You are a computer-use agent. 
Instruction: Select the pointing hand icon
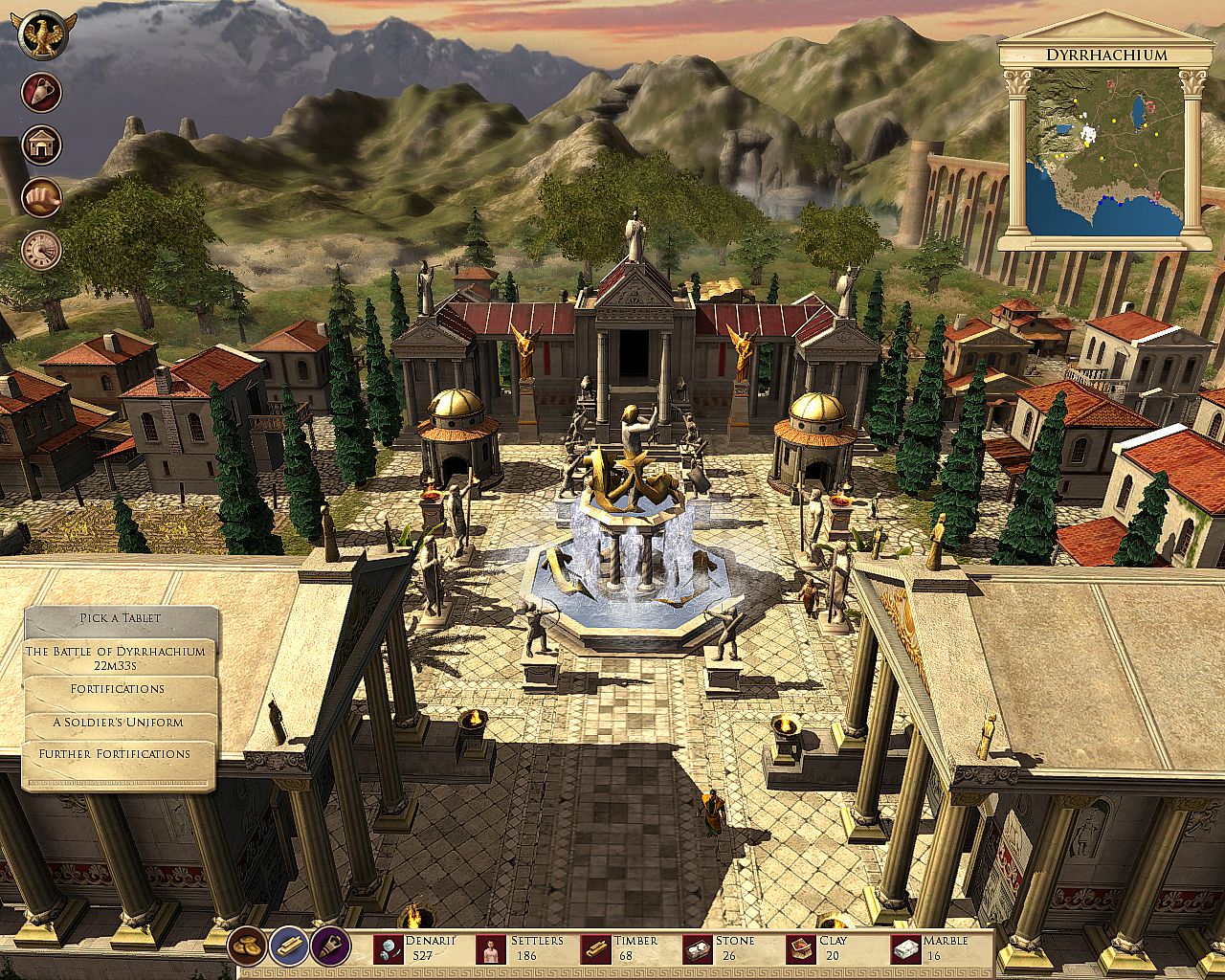coord(42,198)
